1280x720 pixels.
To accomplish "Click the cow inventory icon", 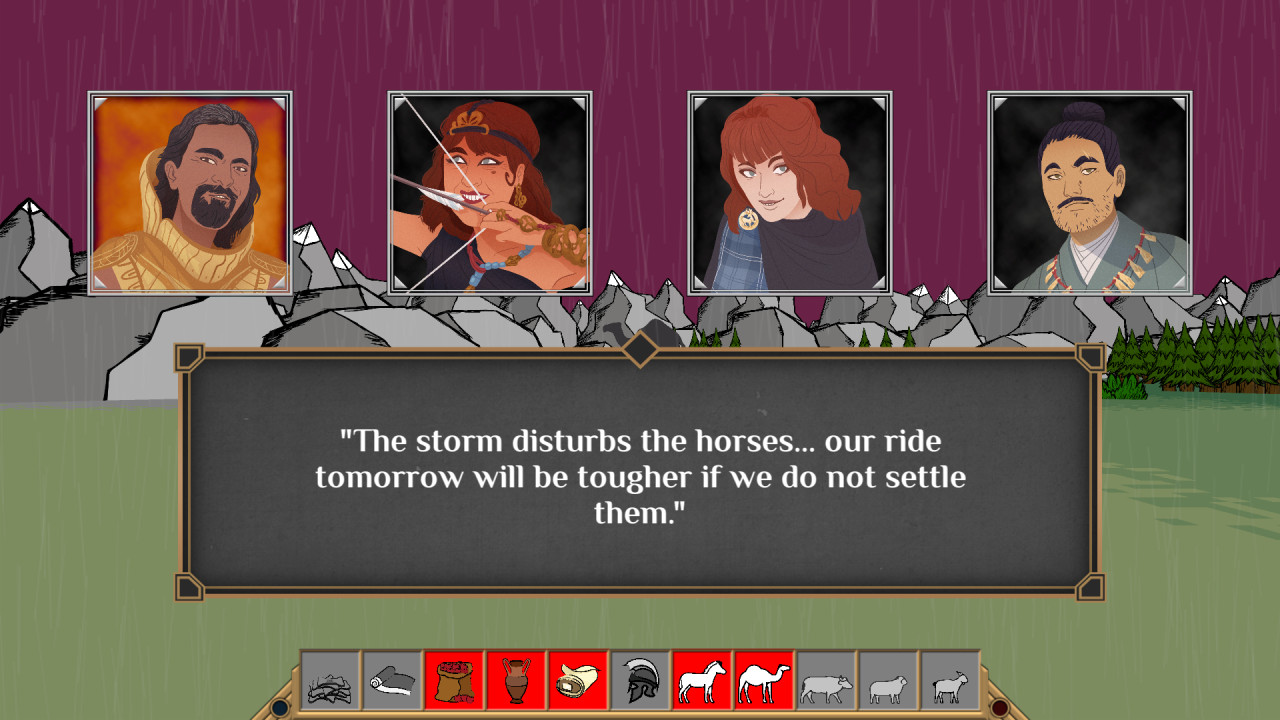I will (828, 682).
